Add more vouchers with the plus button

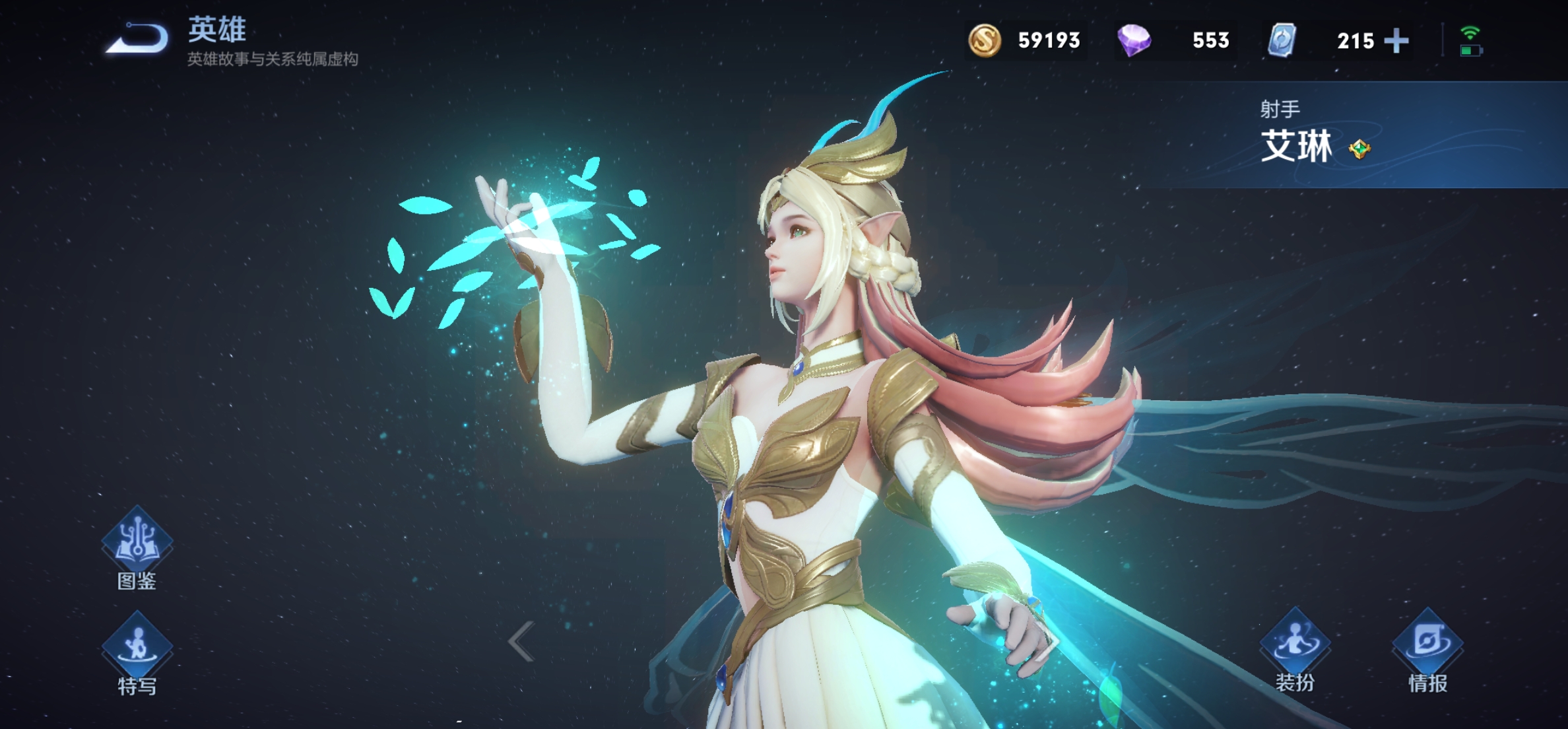[x=1396, y=41]
